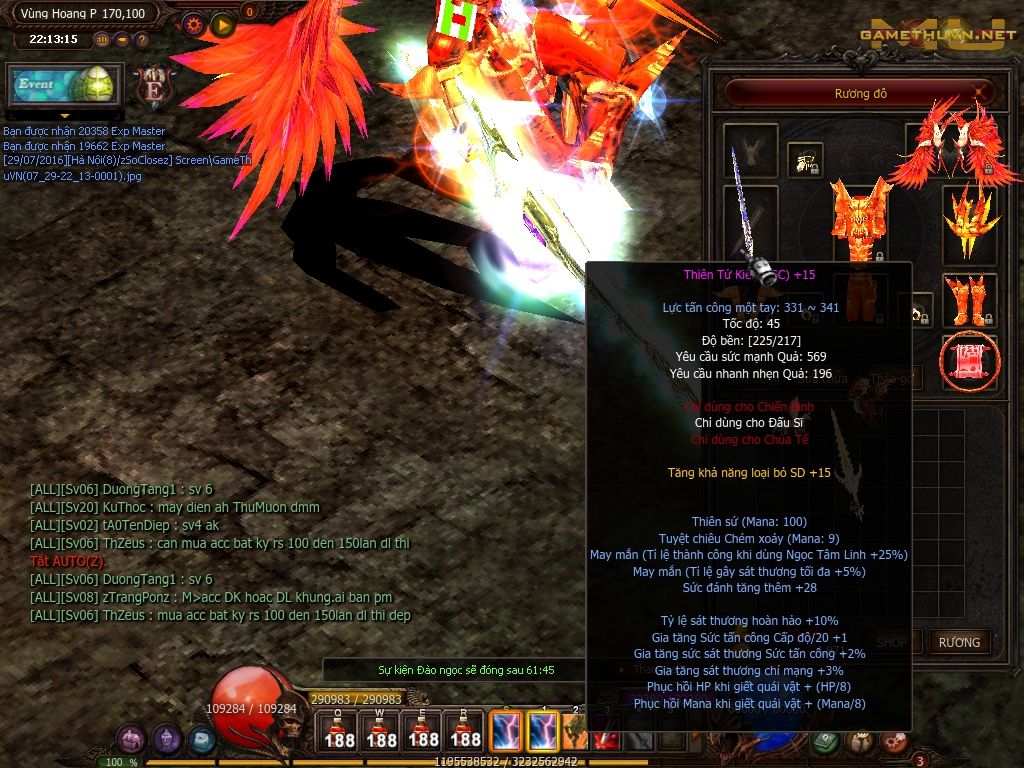The width and height of the screenshot is (1024, 768).
Task: Select the locked pendant slot
Action: pos(805,158)
